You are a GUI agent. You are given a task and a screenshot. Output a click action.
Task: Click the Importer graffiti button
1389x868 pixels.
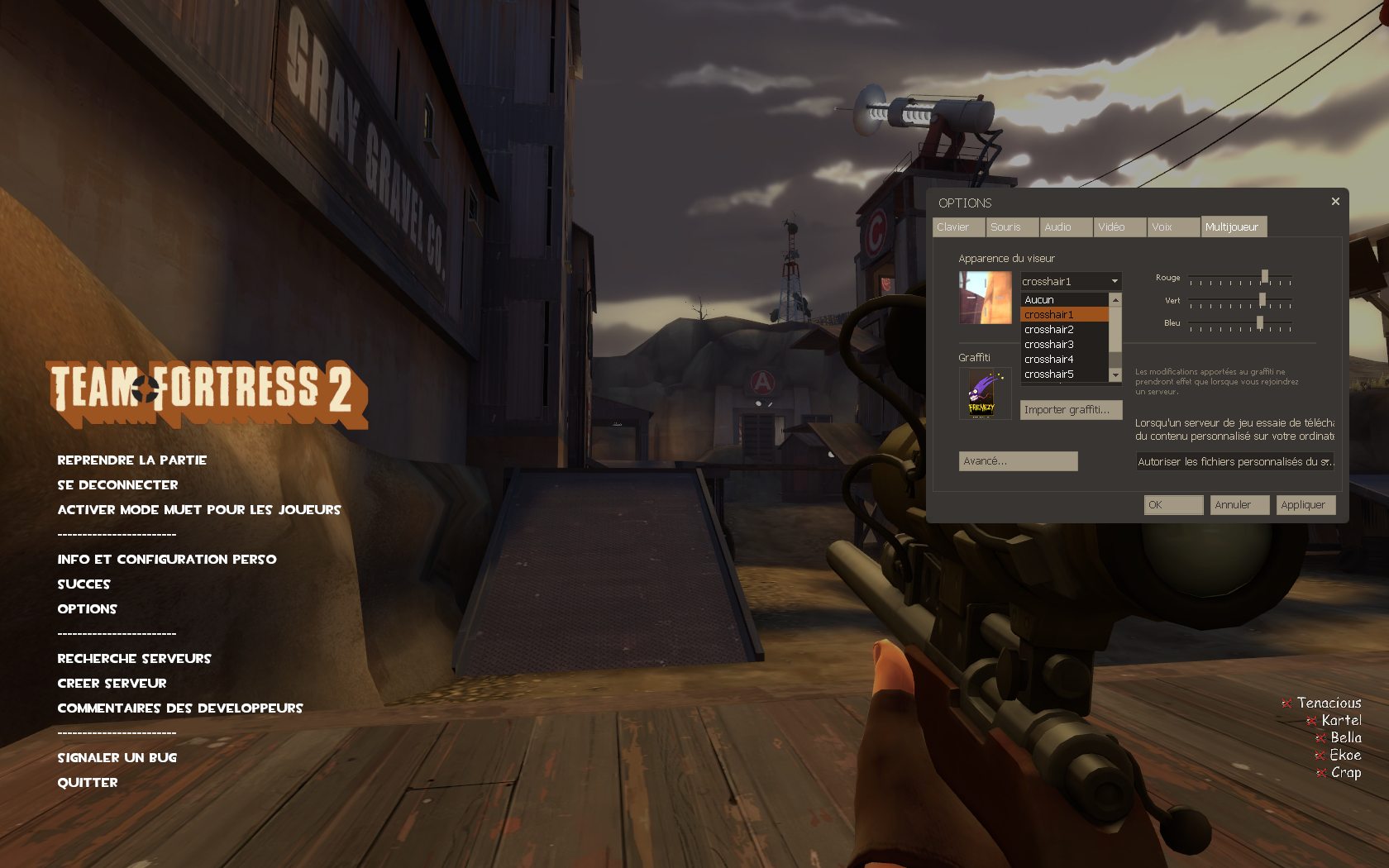pos(1071,410)
